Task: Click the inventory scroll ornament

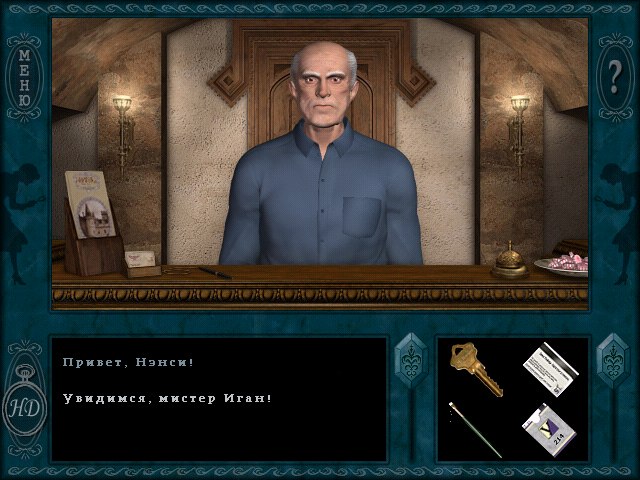Action: coord(612,363)
